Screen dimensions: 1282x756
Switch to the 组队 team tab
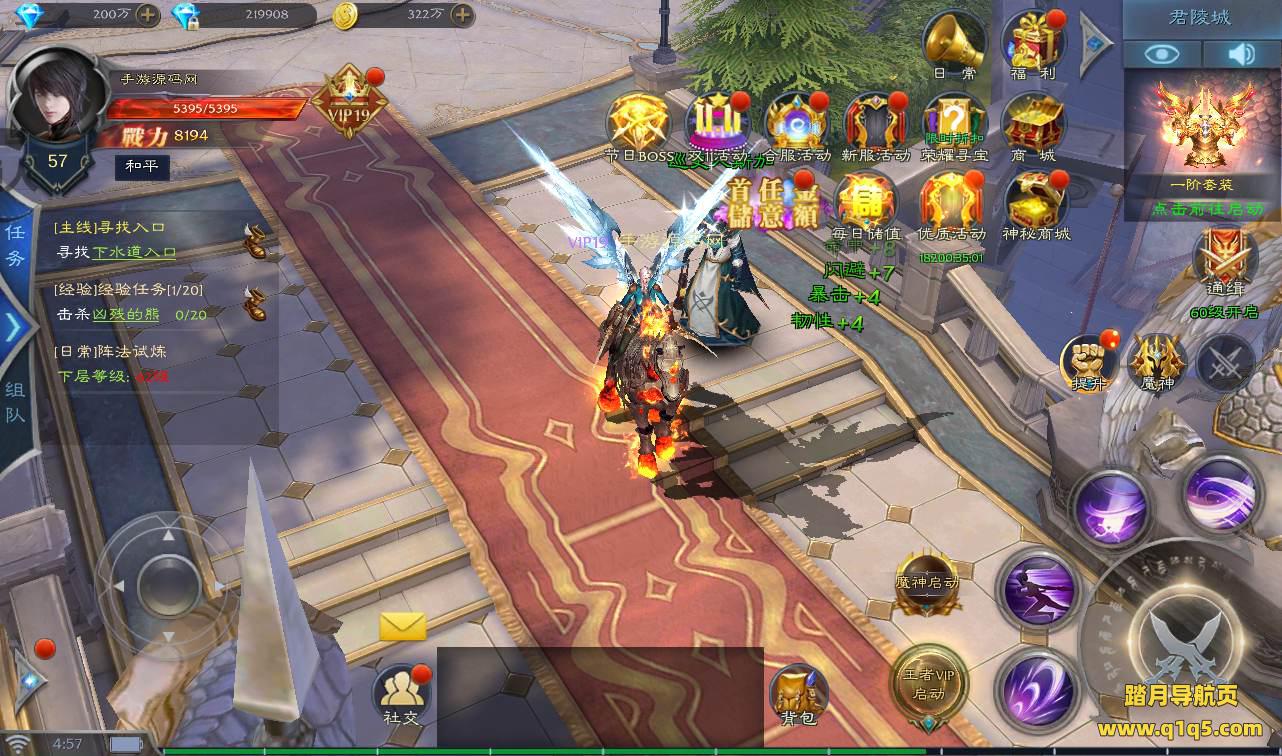16,401
